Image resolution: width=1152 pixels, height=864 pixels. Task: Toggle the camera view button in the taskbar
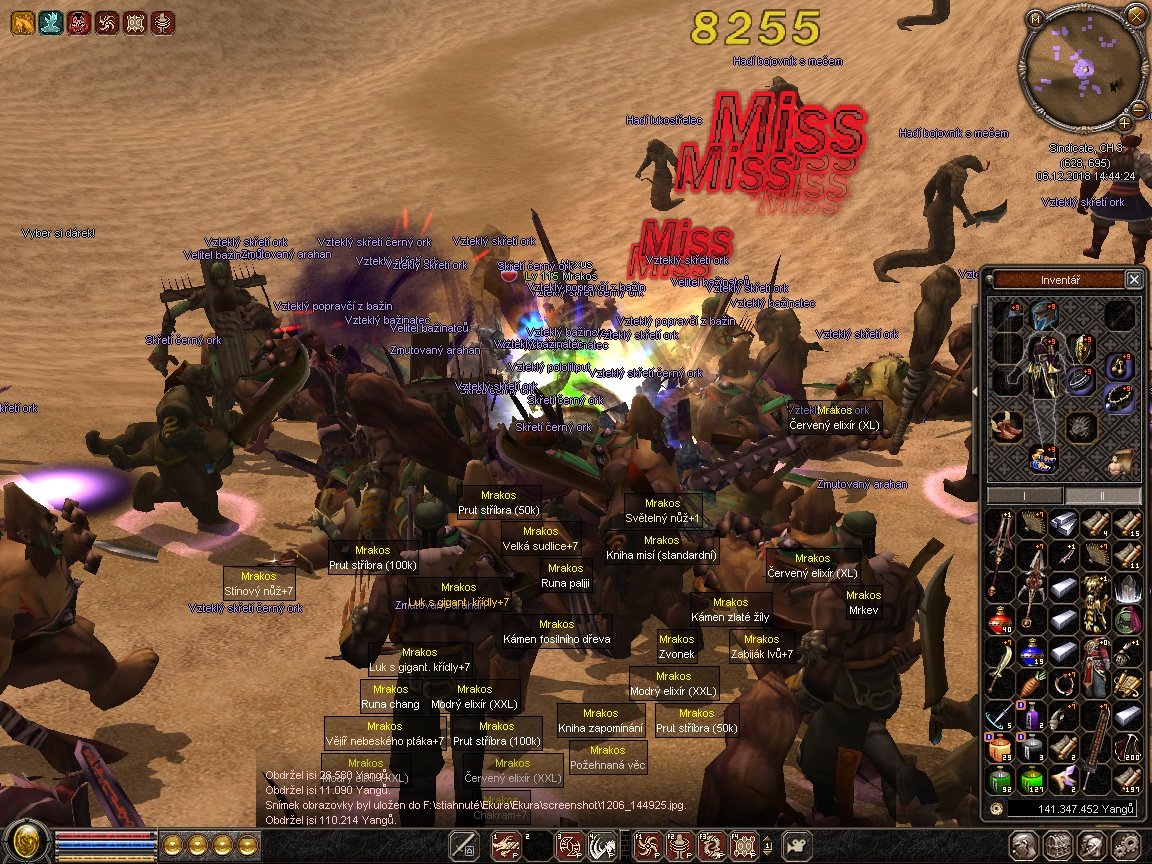coord(797,845)
